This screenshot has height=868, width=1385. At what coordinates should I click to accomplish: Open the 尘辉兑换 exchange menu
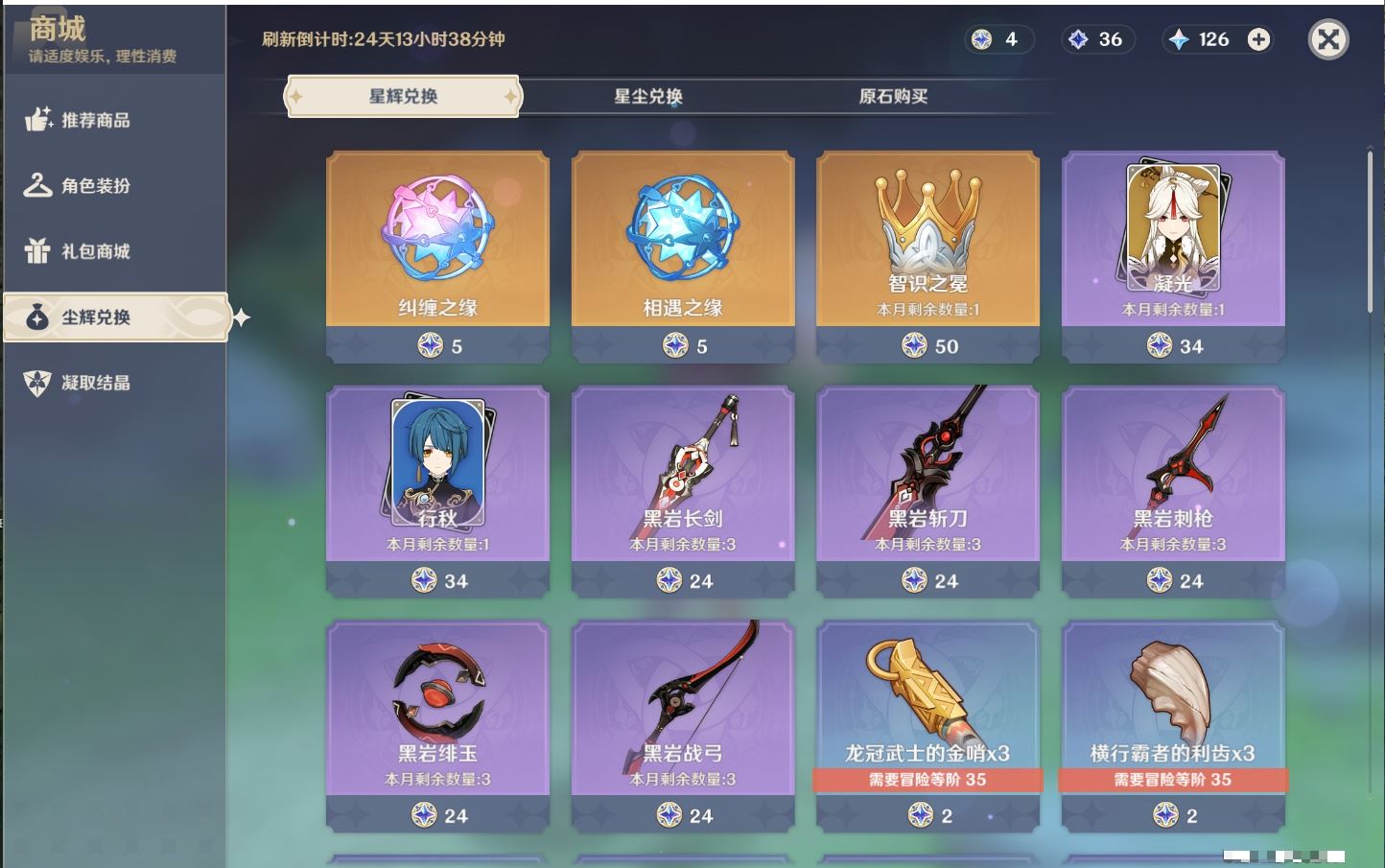(x=115, y=317)
